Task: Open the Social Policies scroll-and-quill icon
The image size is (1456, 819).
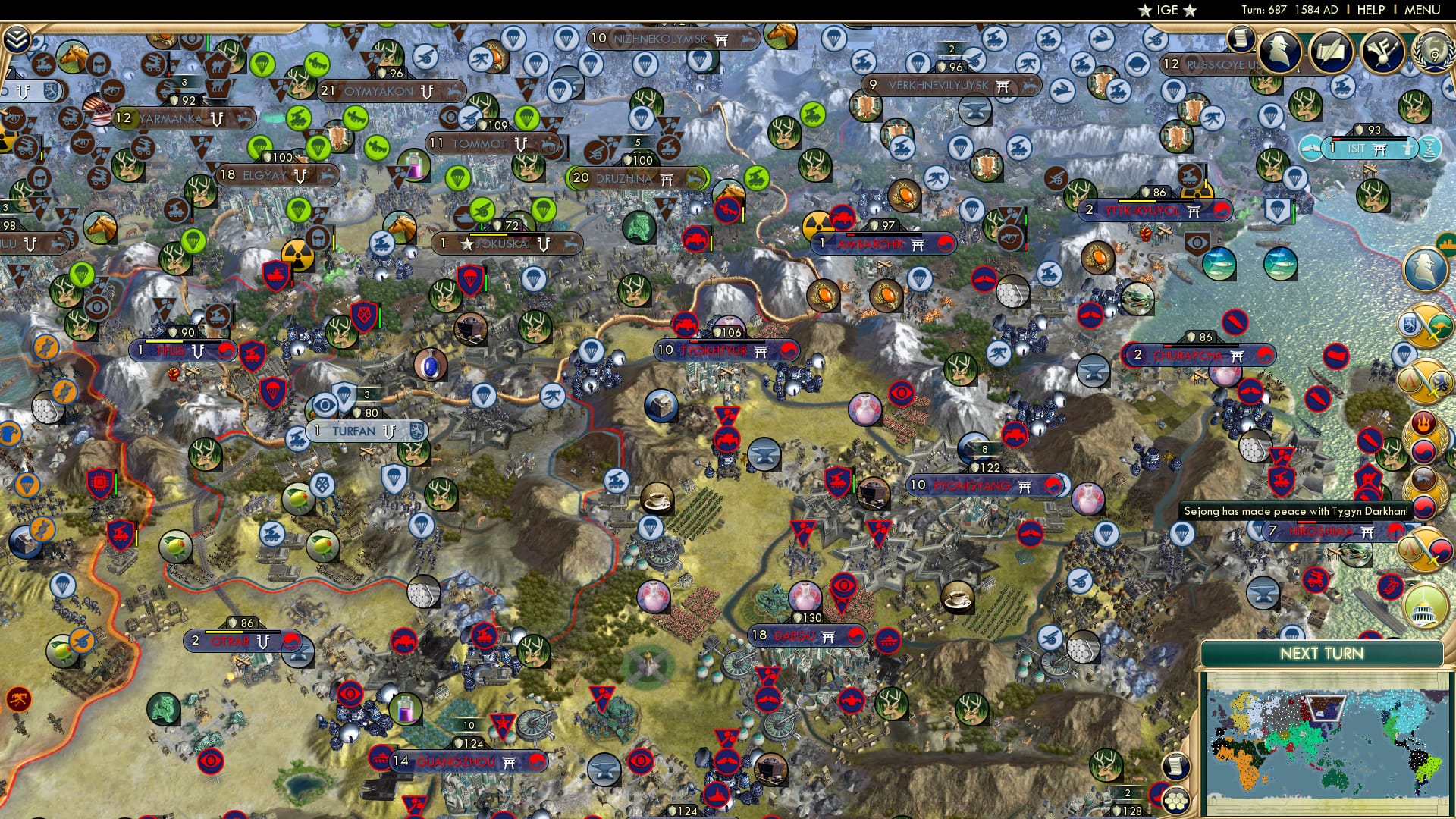Action: (x=1329, y=52)
